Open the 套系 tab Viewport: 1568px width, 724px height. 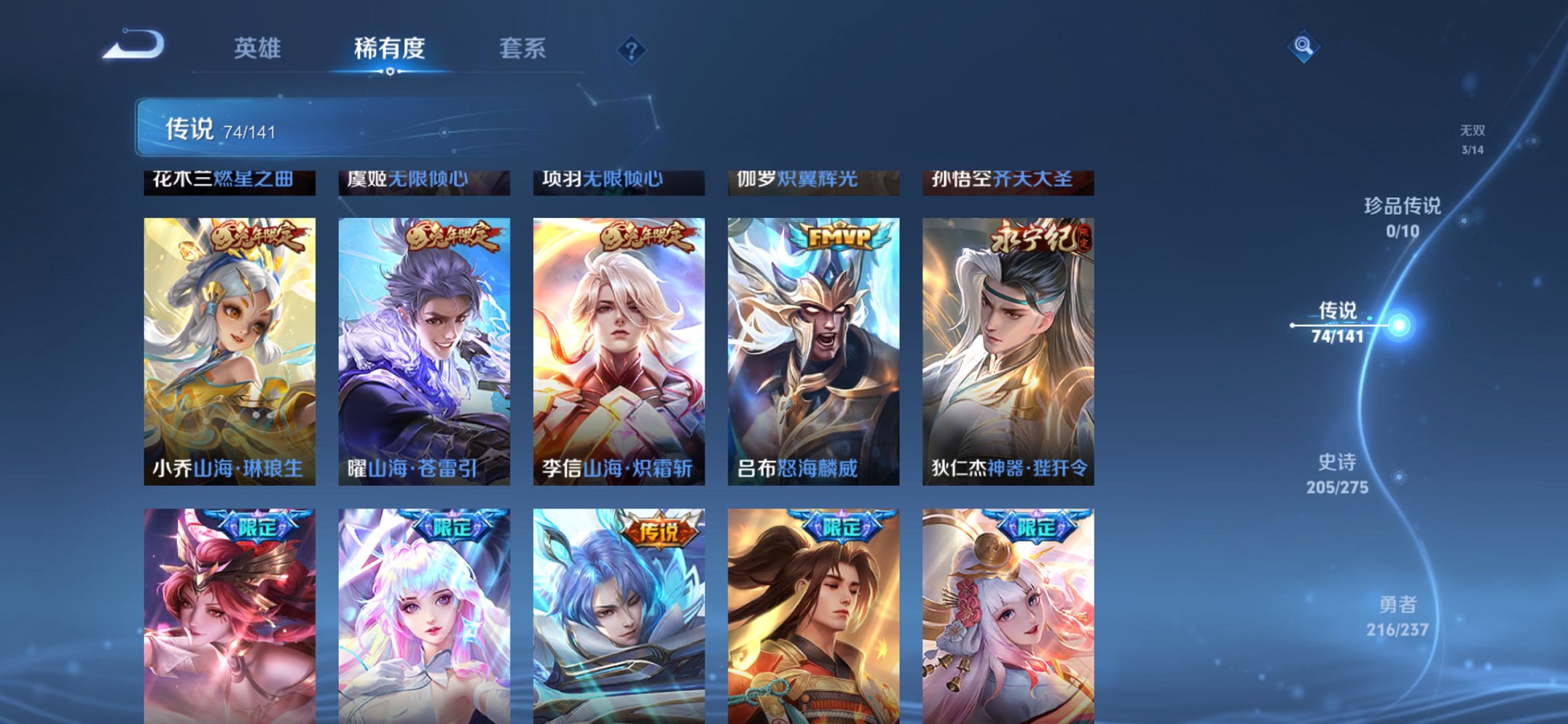point(523,49)
